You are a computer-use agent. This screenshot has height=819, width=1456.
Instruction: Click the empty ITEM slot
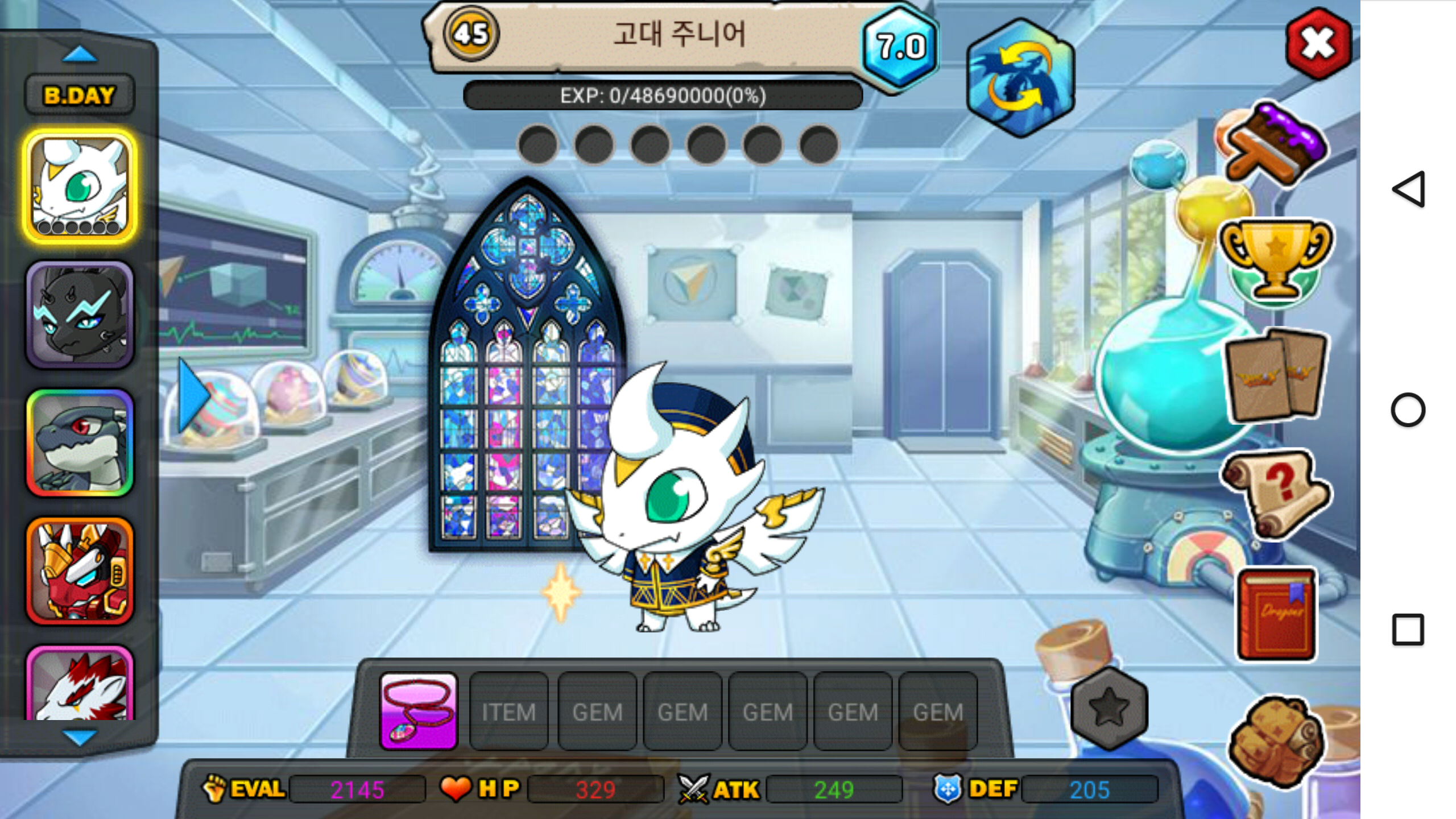coord(508,711)
